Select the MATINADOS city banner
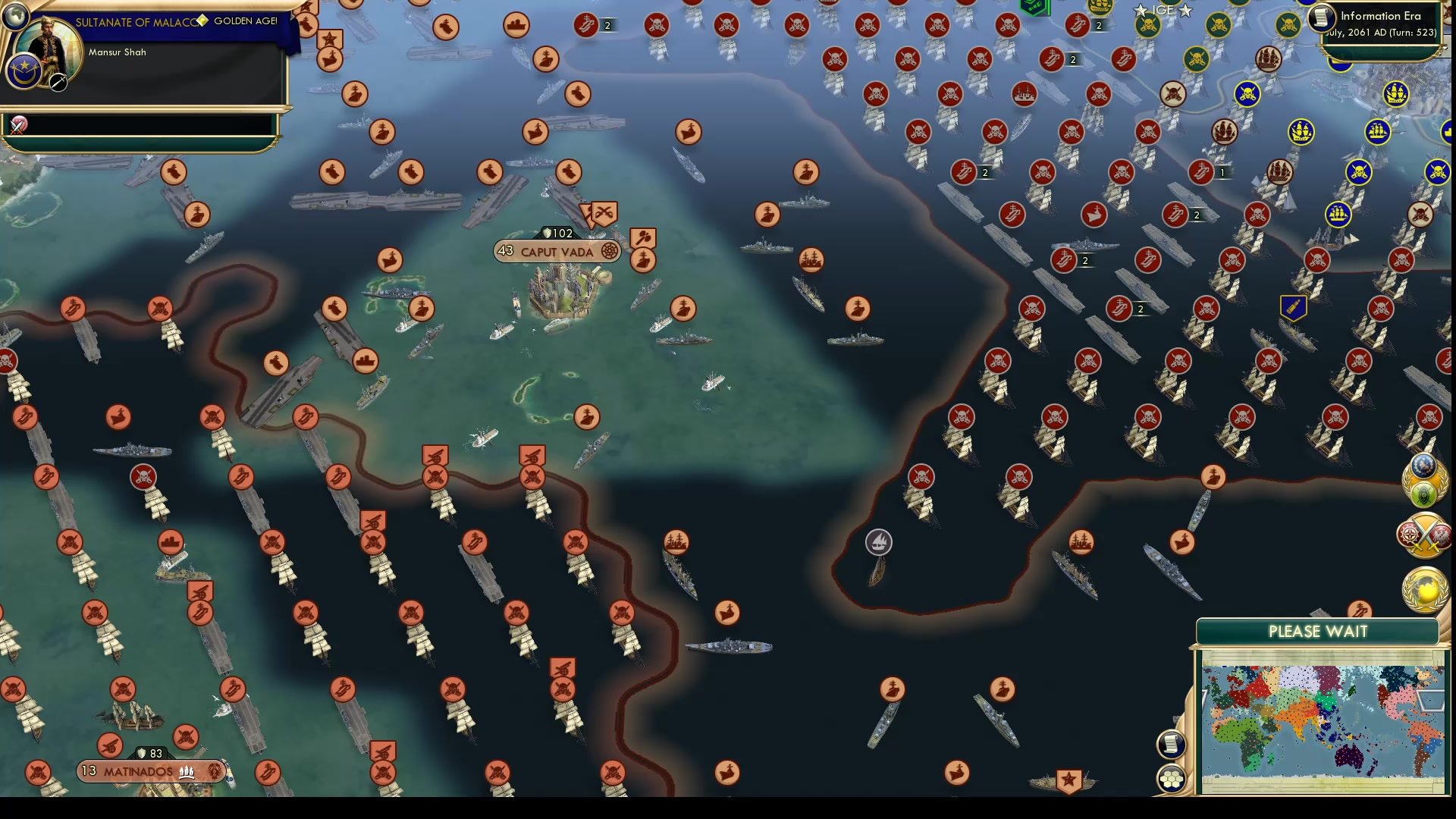The width and height of the screenshot is (1456, 819). [152, 770]
